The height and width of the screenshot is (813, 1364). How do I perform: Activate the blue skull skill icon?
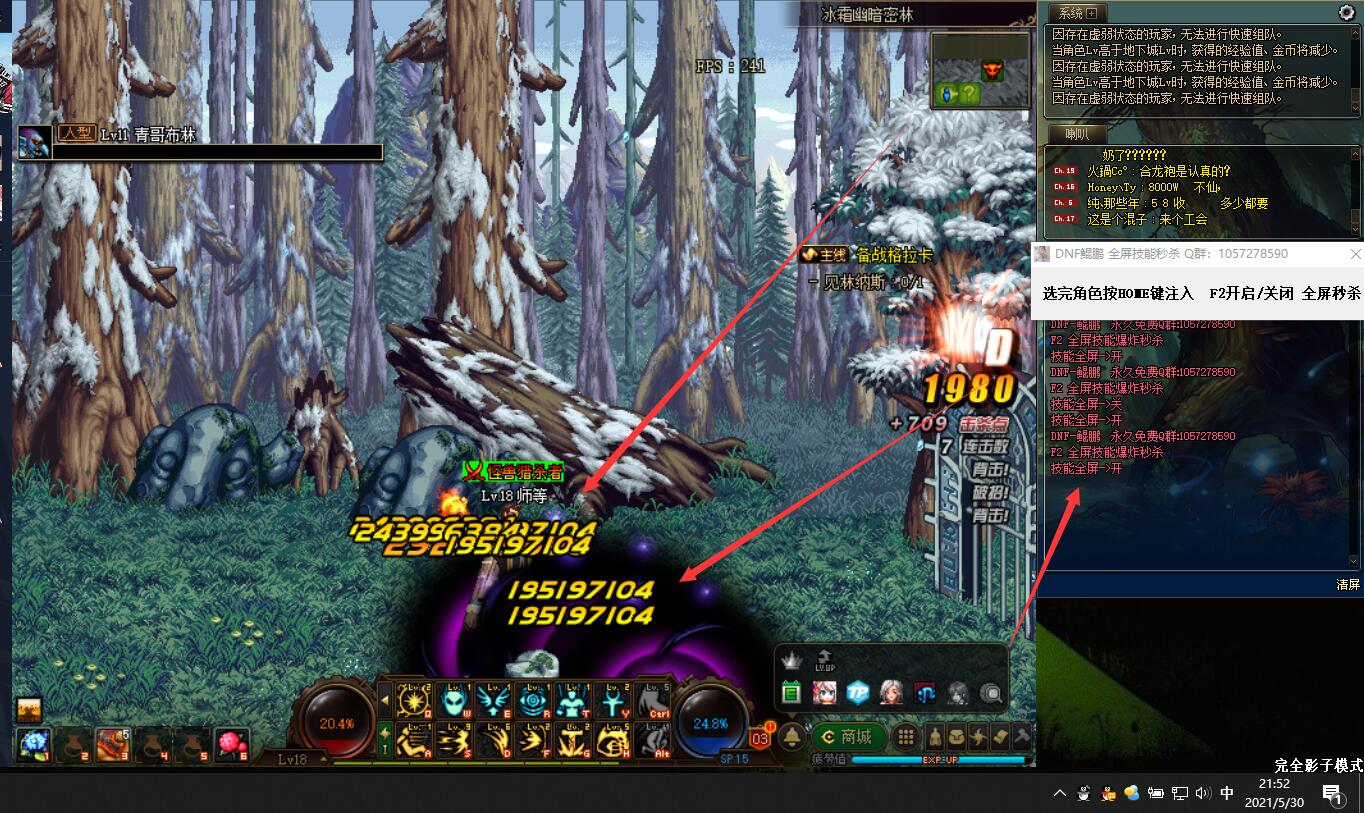[x=453, y=700]
